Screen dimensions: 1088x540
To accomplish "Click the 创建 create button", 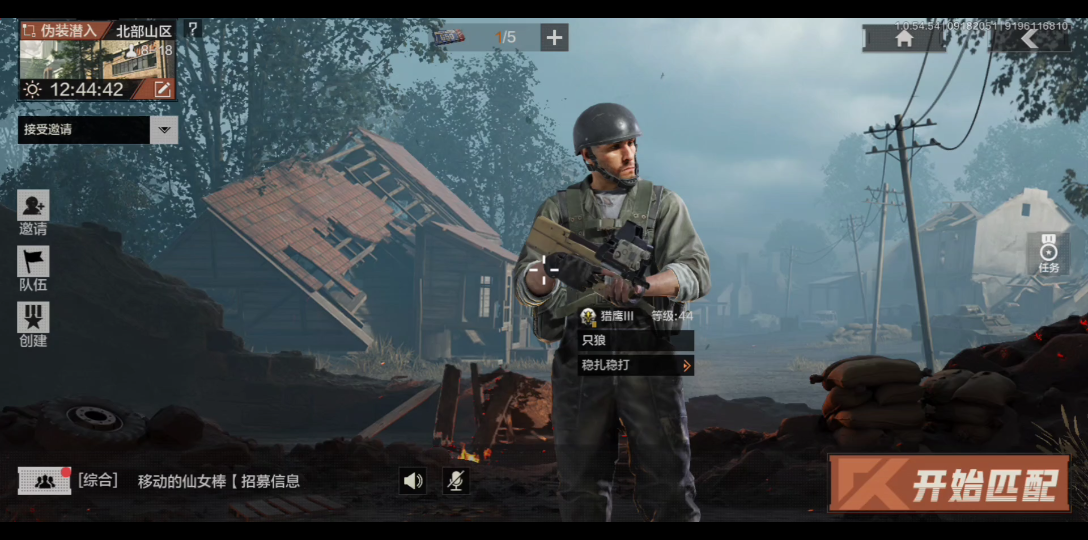I will pos(33,325).
